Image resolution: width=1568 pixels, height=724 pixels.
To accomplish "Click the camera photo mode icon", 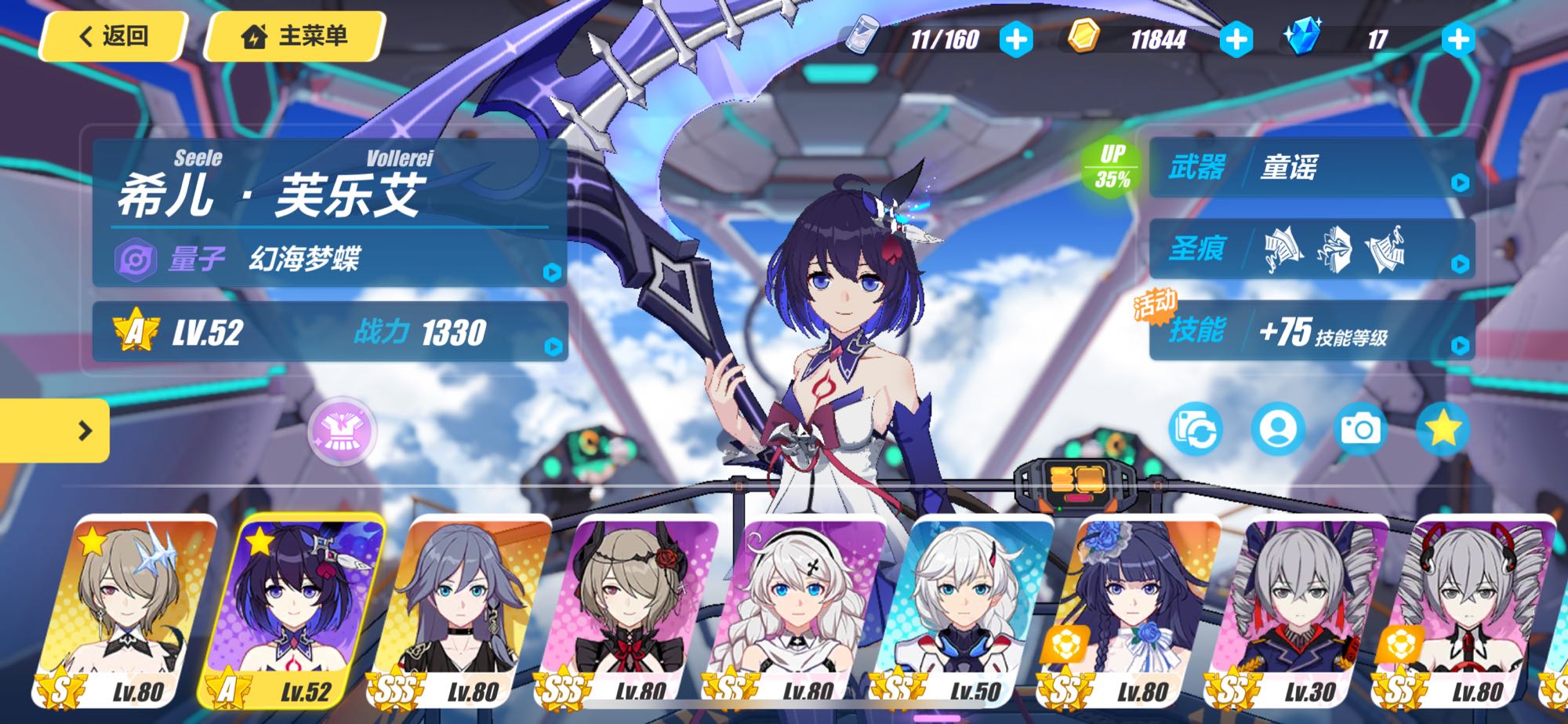I will [x=1360, y=428].
